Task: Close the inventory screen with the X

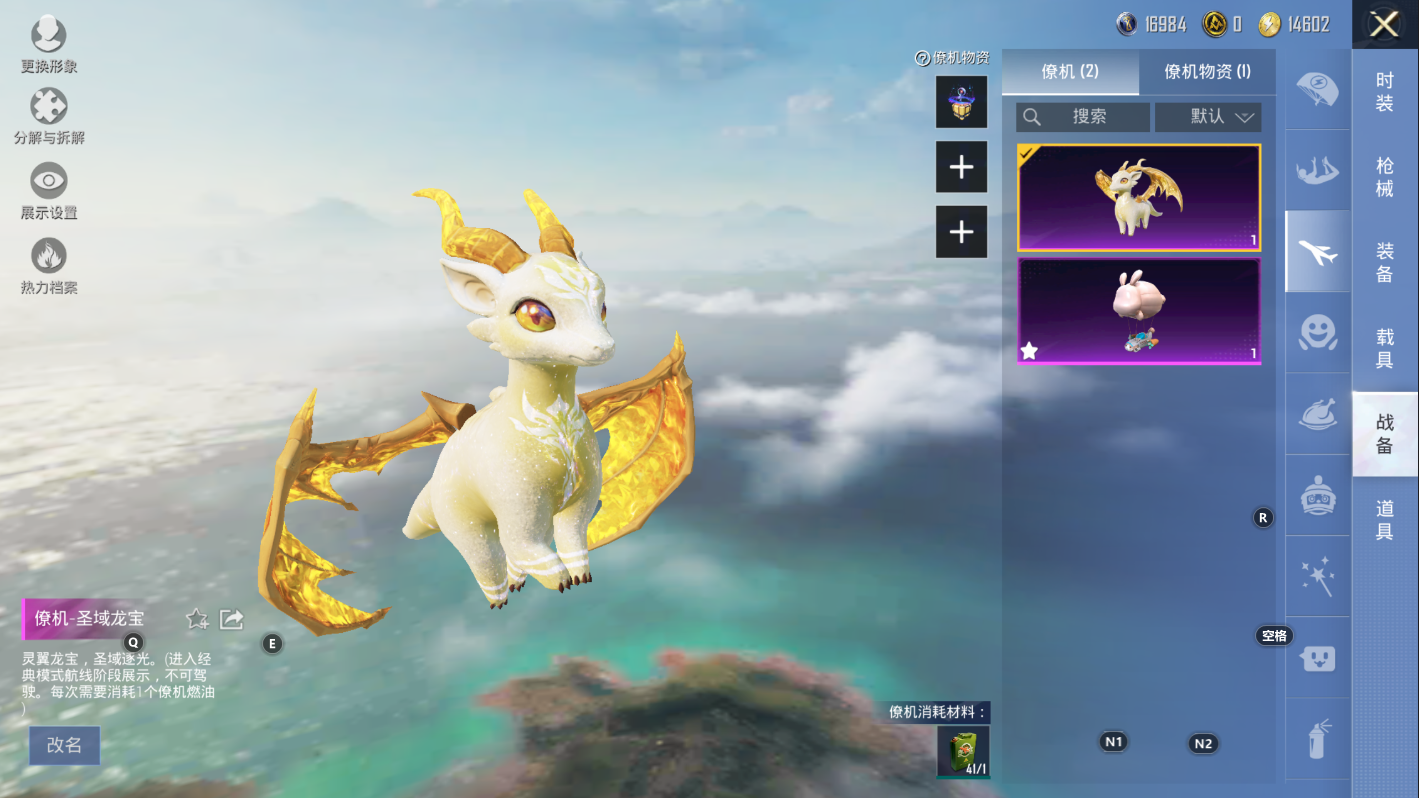Action: tap(1384, 24)
